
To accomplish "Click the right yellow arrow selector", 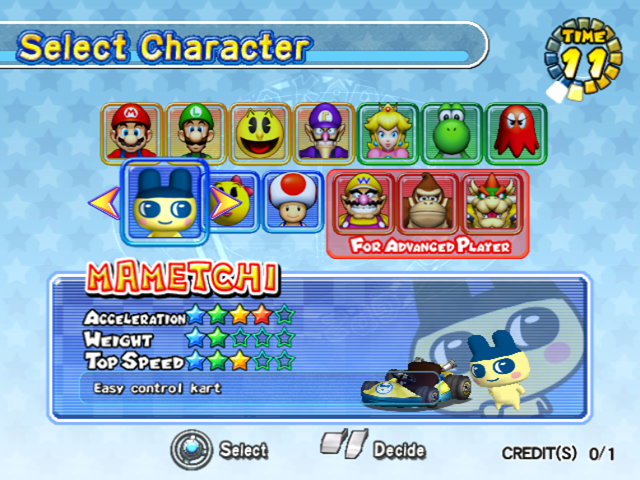I will [227, 203].
